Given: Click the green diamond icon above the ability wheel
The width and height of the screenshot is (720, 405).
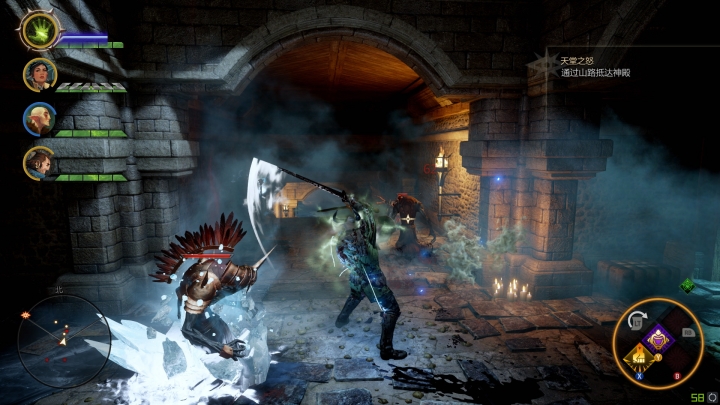Looking at the screenshot, I should [687, 286].
